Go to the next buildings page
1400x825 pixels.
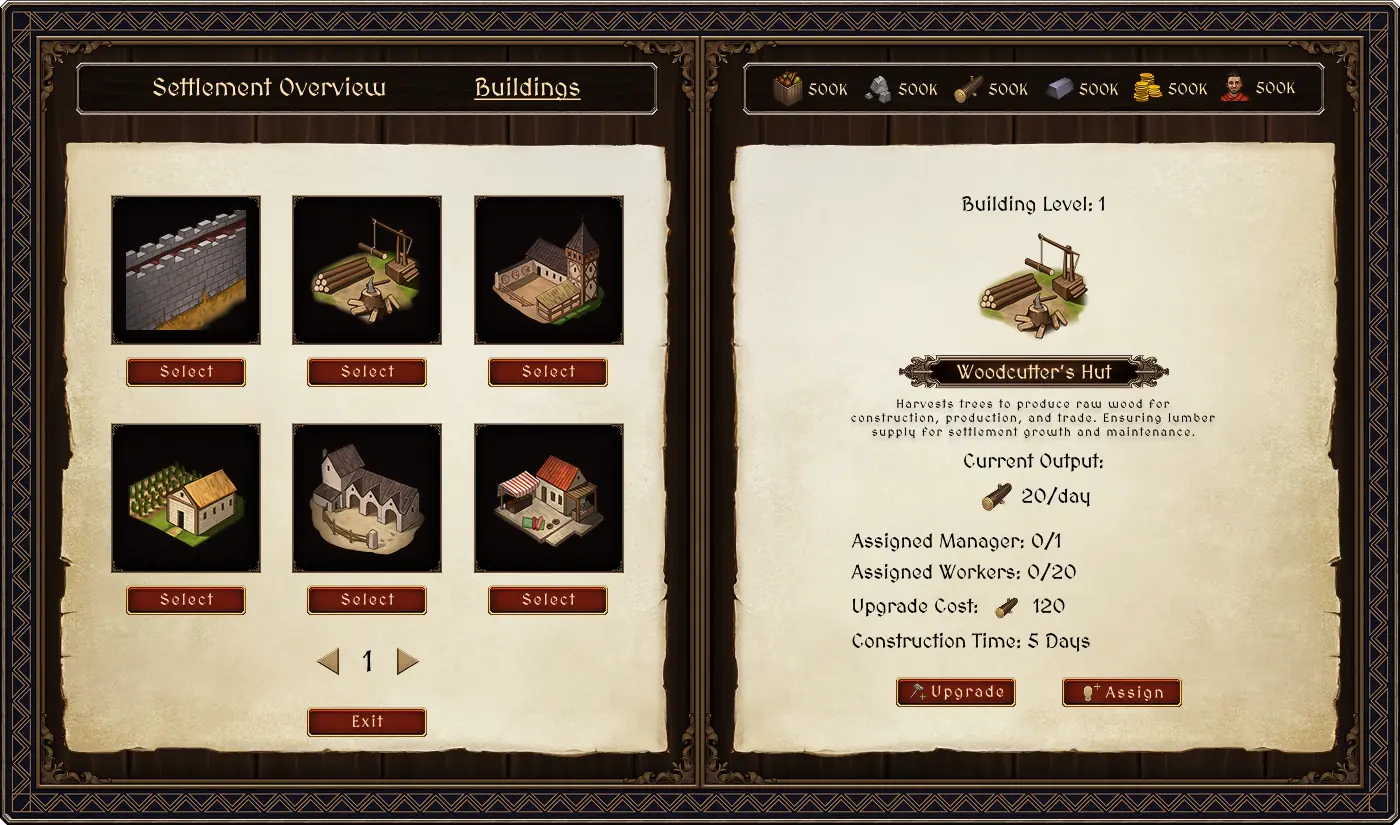click(x=407, y=661)
